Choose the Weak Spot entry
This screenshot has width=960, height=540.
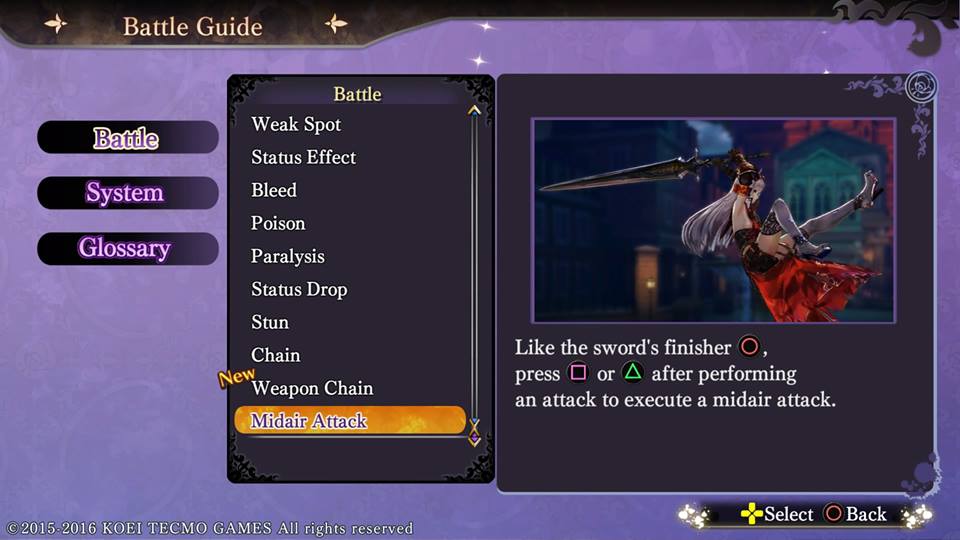pos(296,124)
